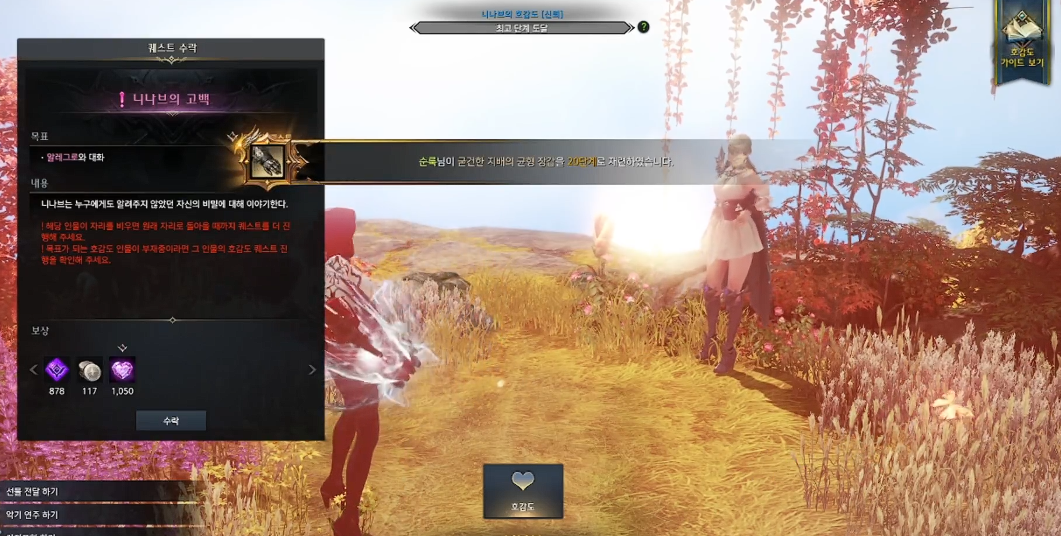
Task: Show previous rewards with the left arrow
Action: 33,370
